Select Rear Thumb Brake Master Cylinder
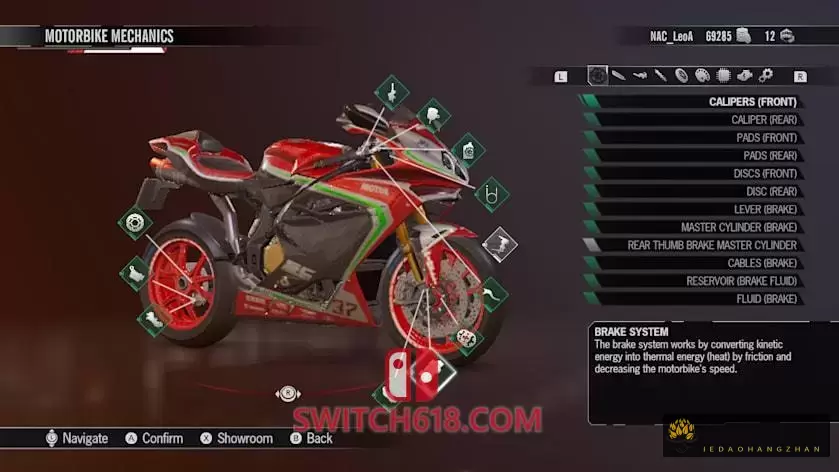The image size is (839, 472). tap(712, 245)
